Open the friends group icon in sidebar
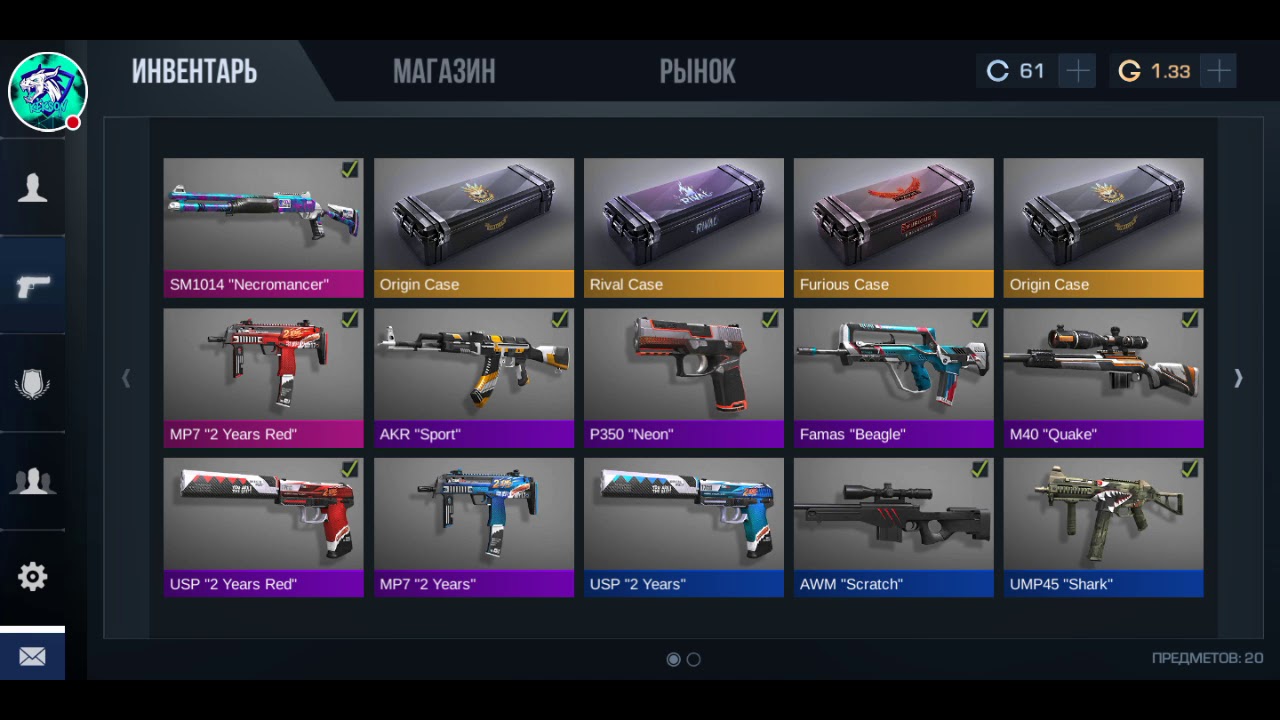 [x=32, y=481]
